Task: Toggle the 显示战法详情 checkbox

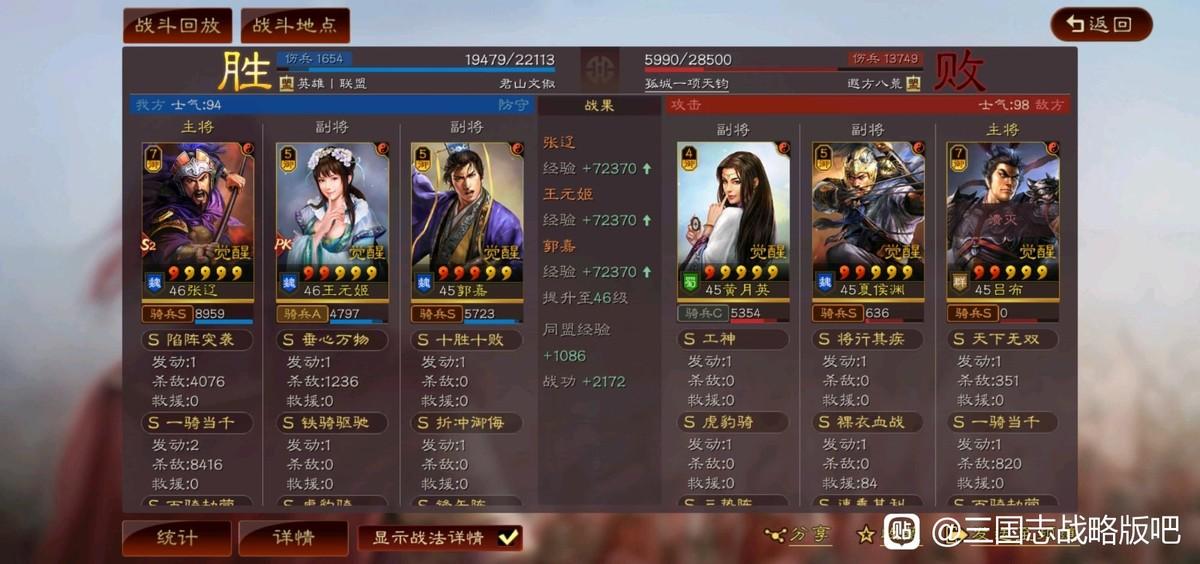Action: (x=508, y=538)
